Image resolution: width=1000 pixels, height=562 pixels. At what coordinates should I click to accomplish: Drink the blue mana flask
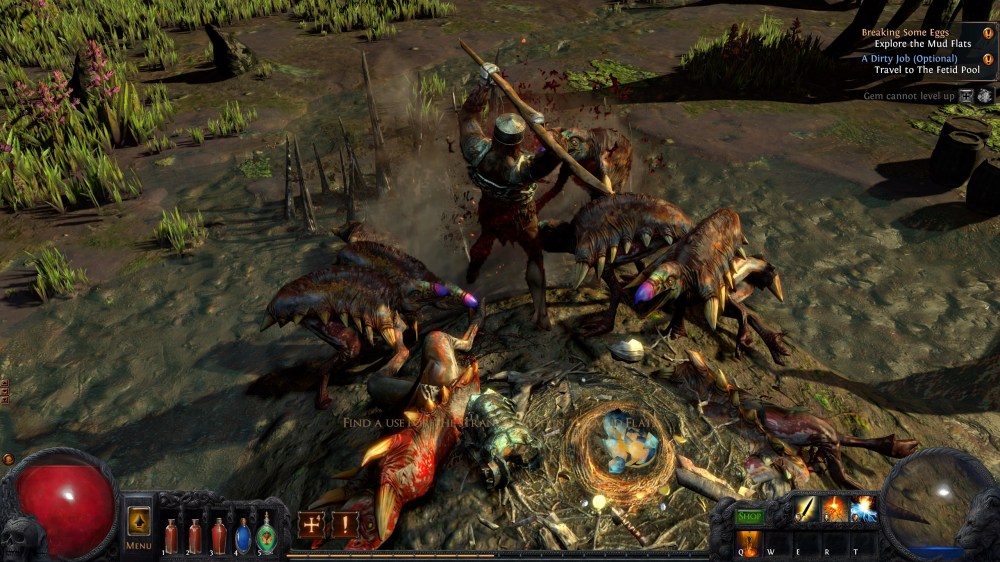click(242, 535)
